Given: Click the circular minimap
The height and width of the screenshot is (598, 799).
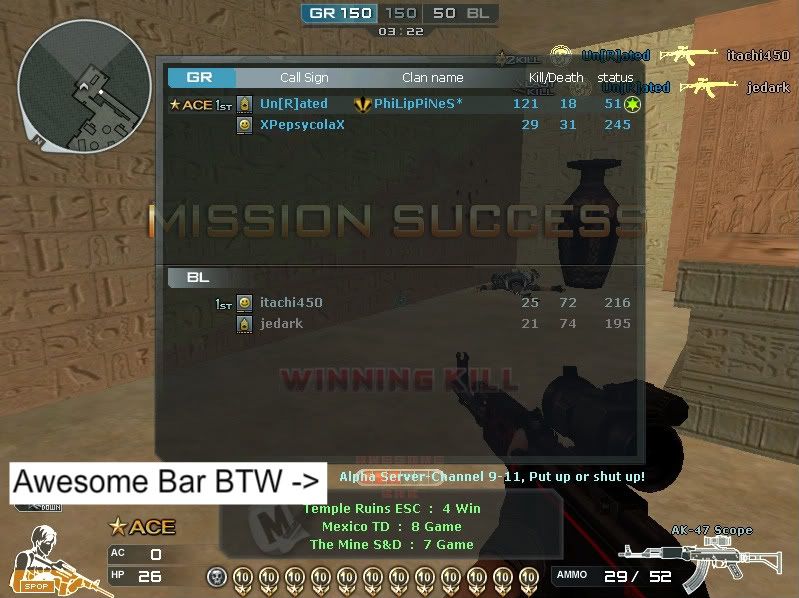Looking at the screenshot, I should click(x=84, y=84).
